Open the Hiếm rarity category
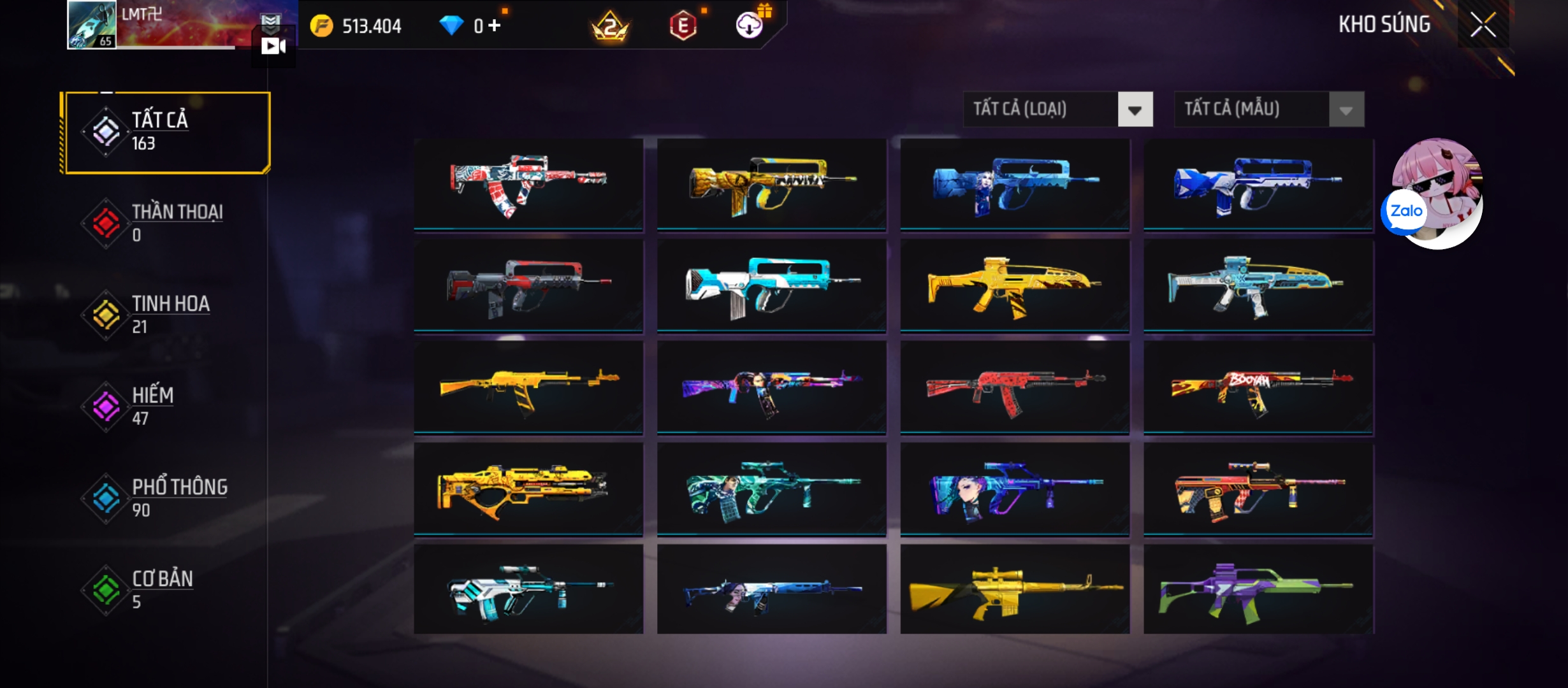 [167, 406]
